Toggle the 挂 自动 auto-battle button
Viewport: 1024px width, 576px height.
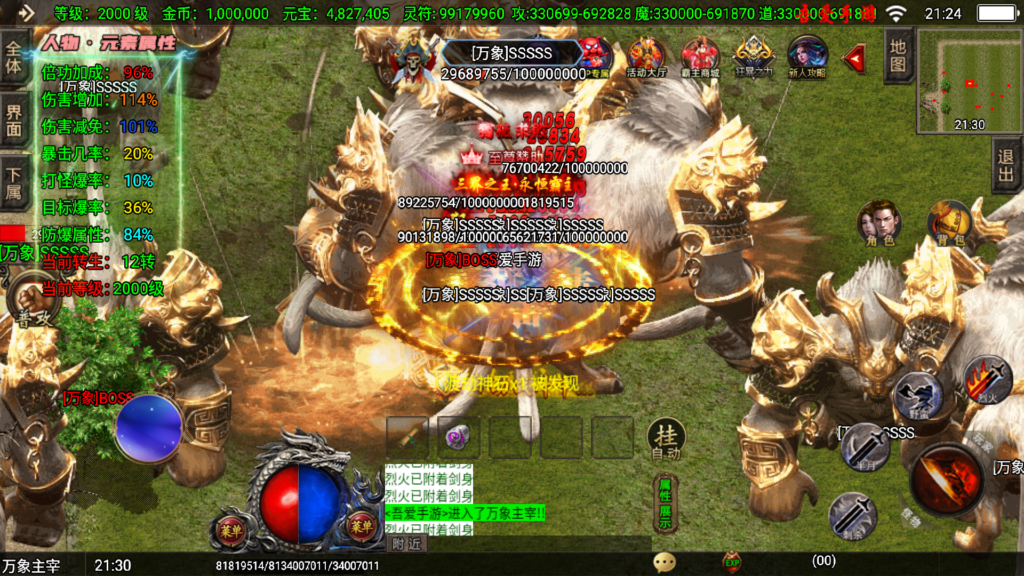(x=665, y=438)
